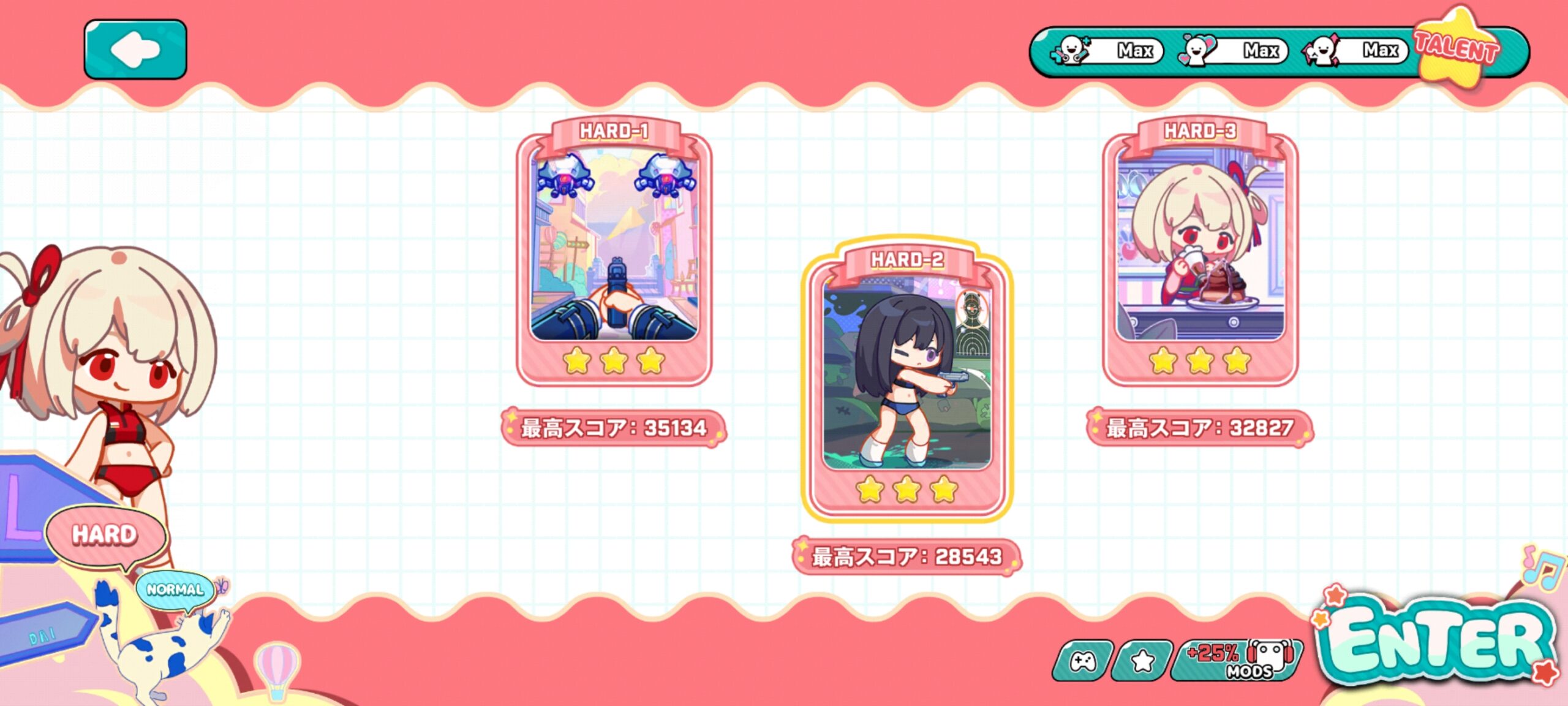This screenshot has height=706, width=1568.
Task: Tap the star icon button
Action: (x=1142, y=661)
